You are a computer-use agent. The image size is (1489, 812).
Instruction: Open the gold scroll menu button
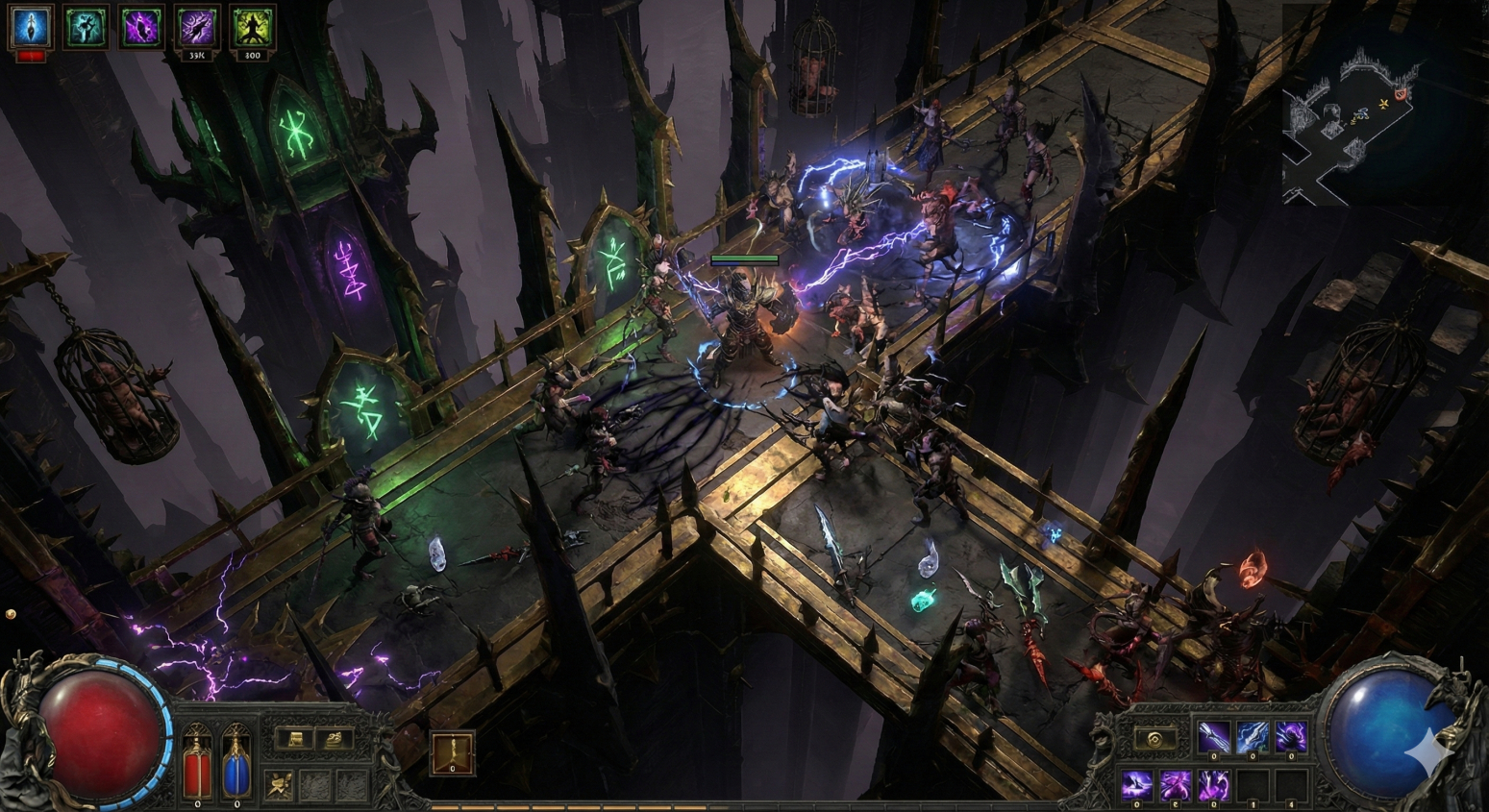(x=296, y=739)
